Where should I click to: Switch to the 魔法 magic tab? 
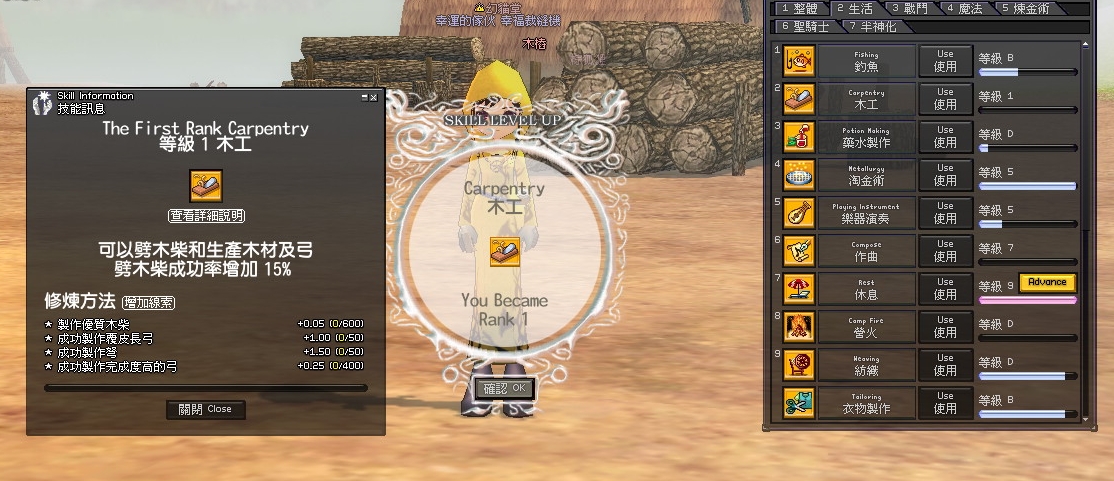(x=965, y=8)
